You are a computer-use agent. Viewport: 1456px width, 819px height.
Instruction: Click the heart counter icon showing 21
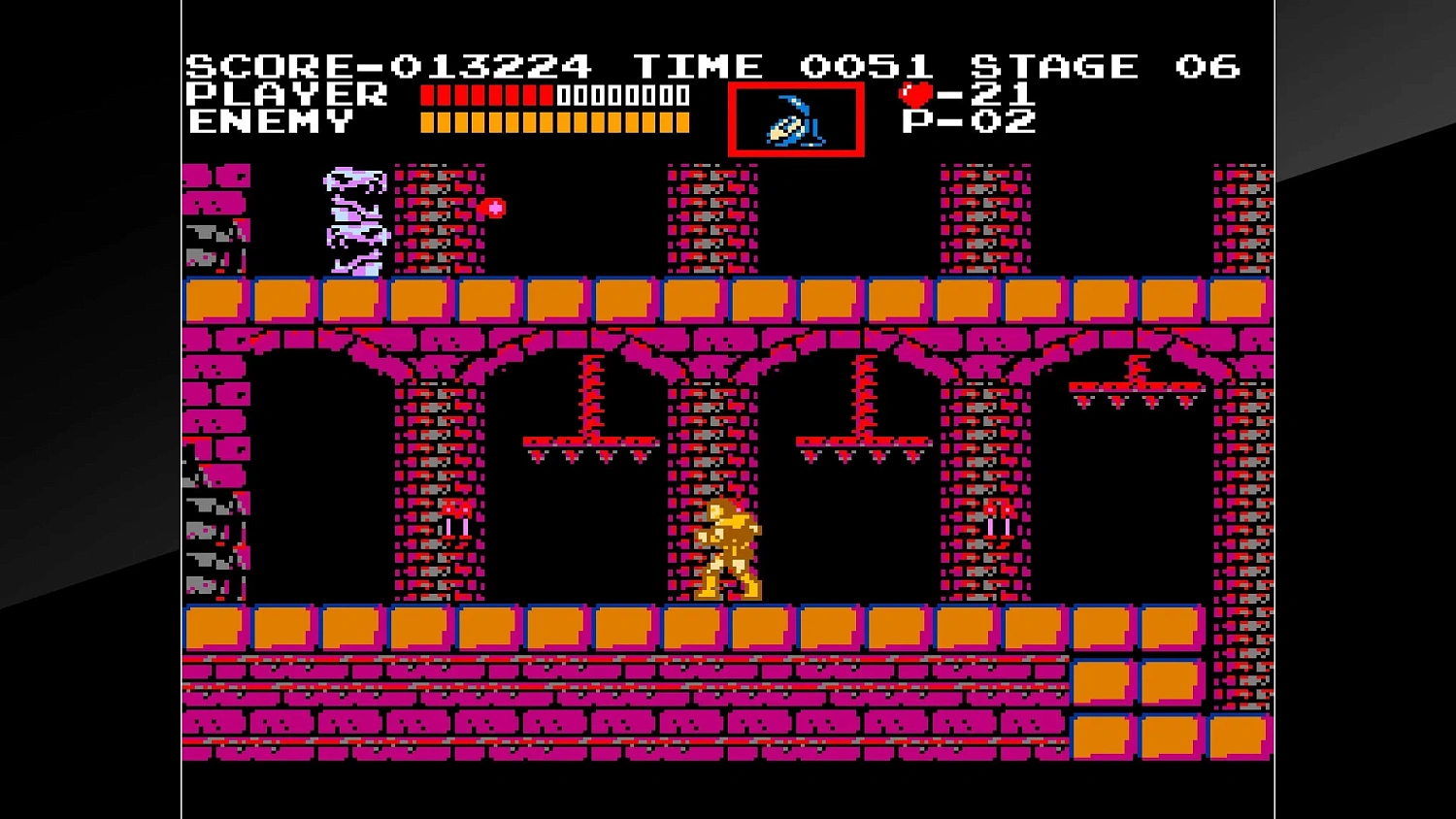pyautogui.click(x=915, y=94)
